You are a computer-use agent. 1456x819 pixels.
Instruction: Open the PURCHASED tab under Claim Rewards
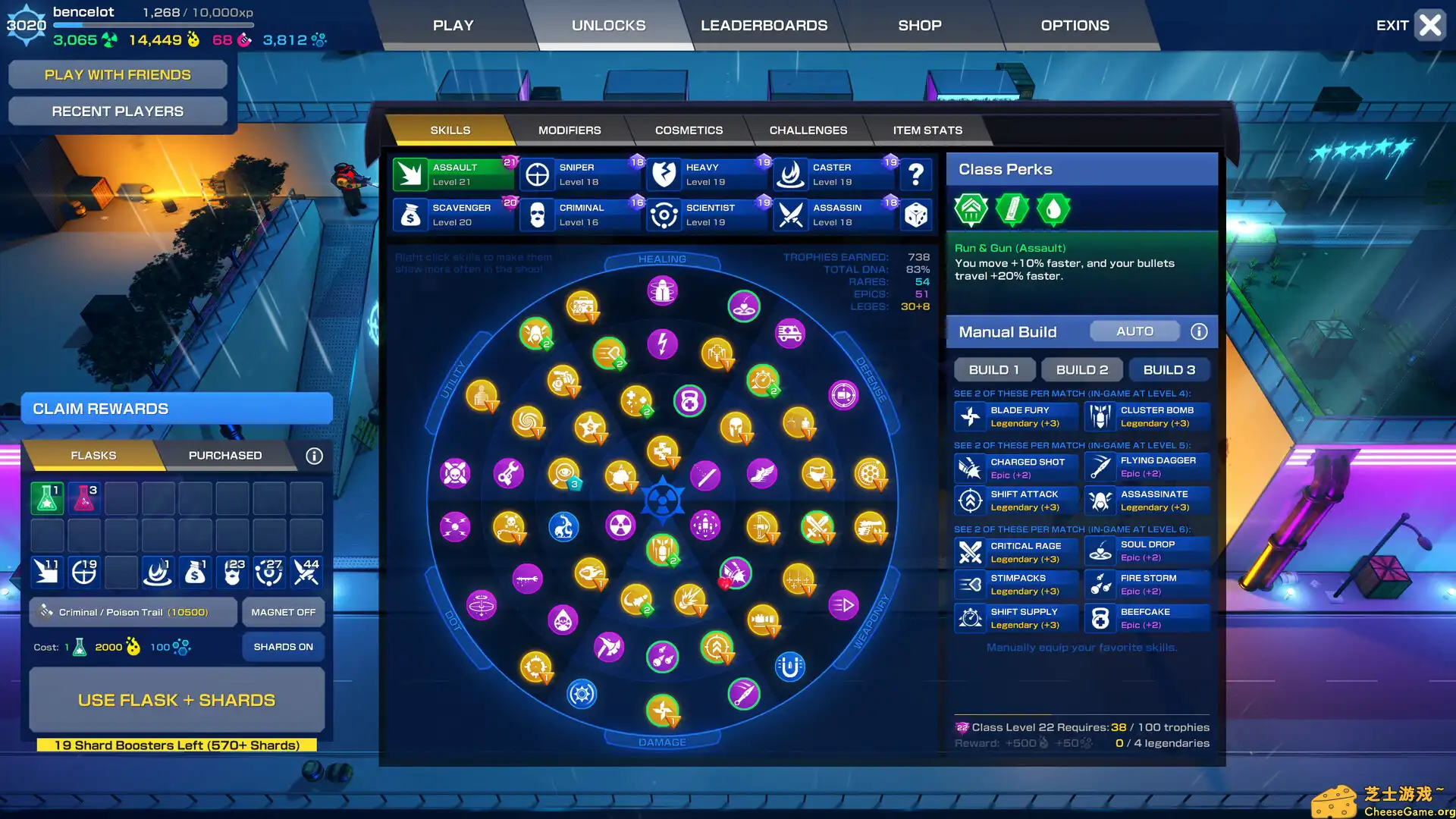tap(224, 455)
